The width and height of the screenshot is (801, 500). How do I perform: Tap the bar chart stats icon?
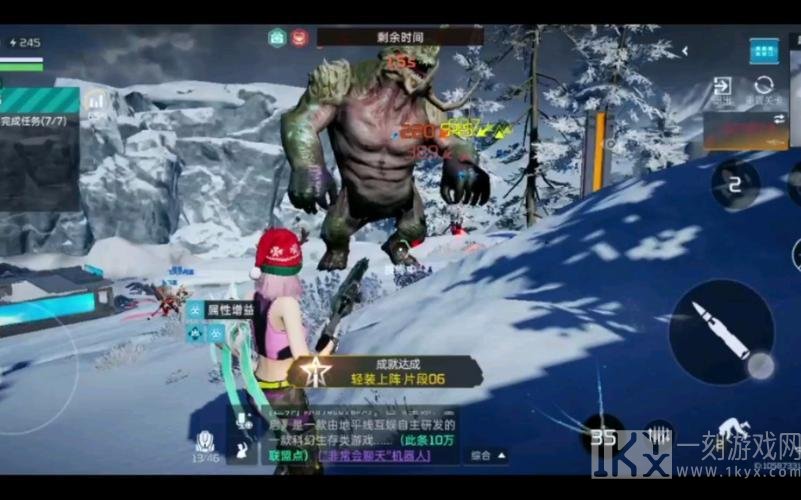point(96,101)
